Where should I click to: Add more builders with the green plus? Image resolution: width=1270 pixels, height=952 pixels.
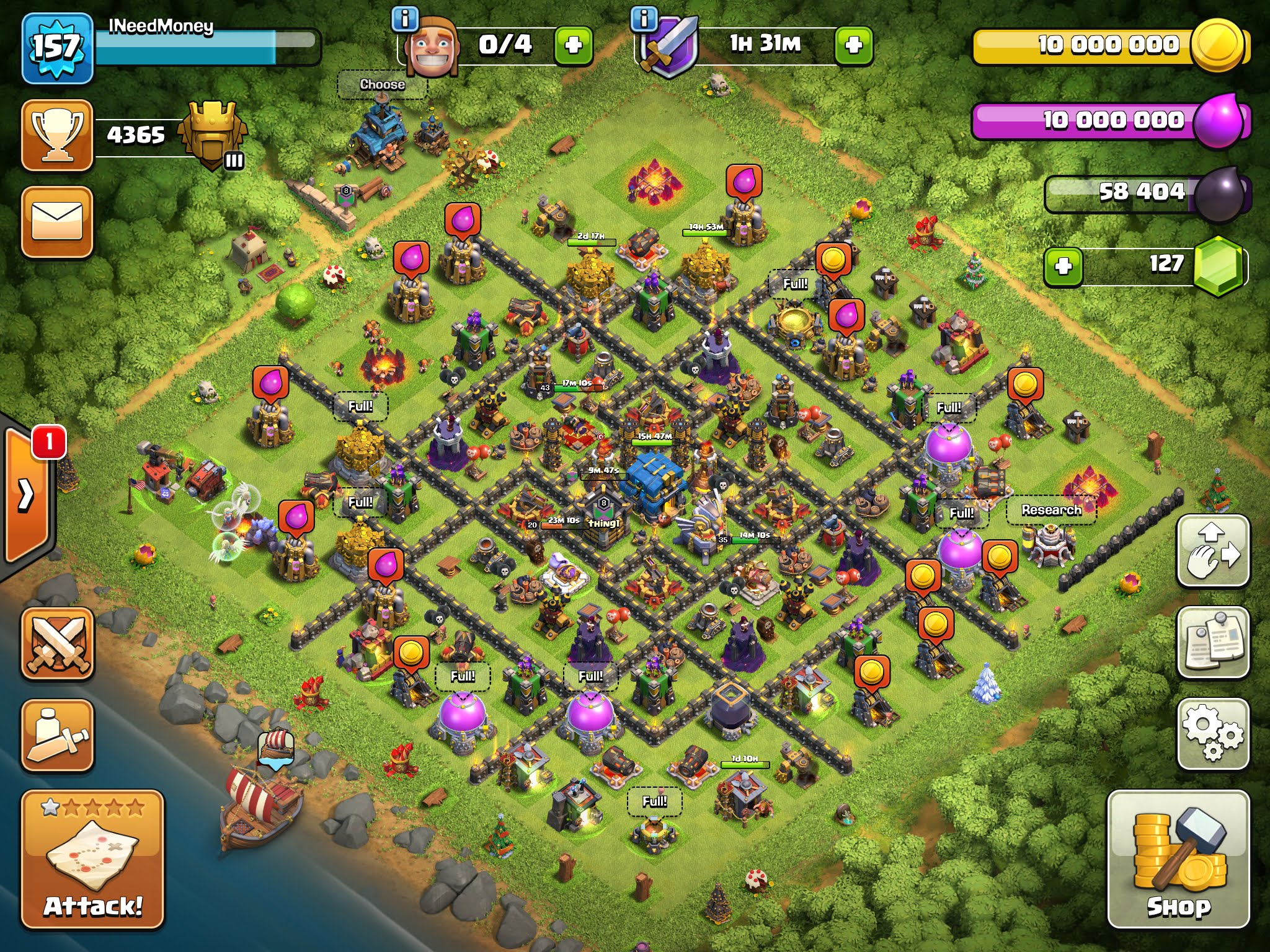(x=573, y=45)
